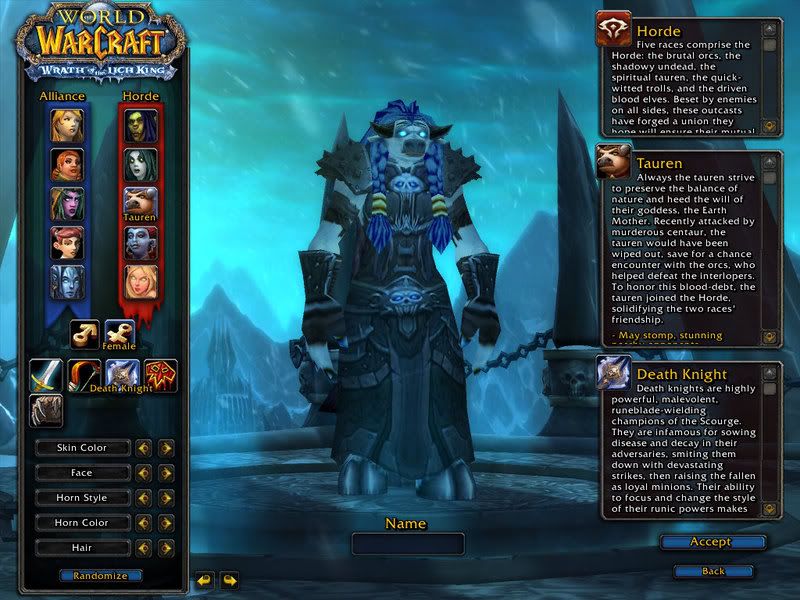Go back with the Back button
800x600 pixels.
(712, 571)
